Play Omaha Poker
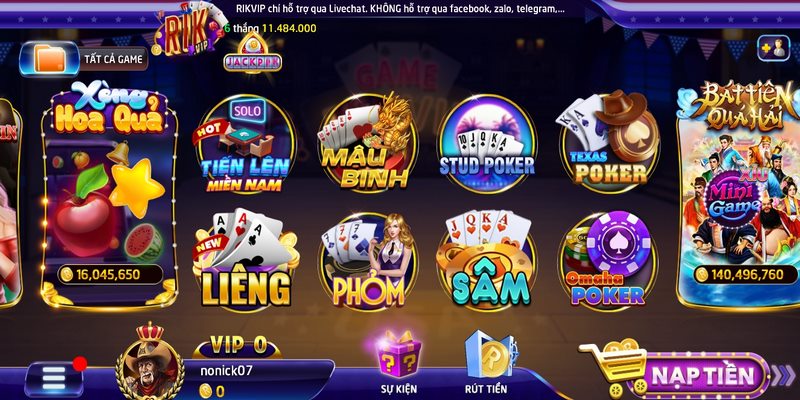Viewport: 800px width, 400px height. coord(606,263)
